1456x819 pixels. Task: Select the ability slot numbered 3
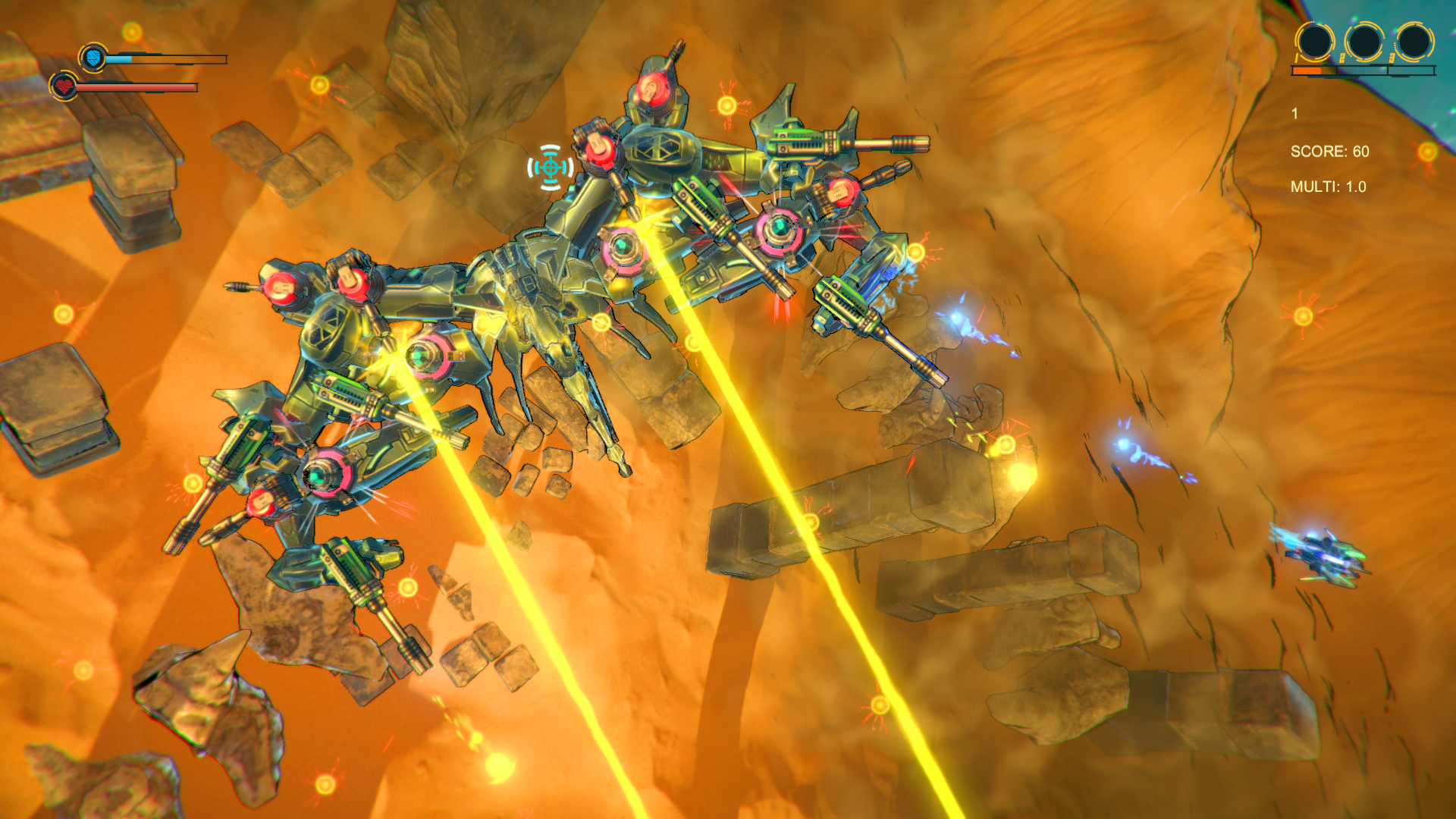[x=1414, y=41]
